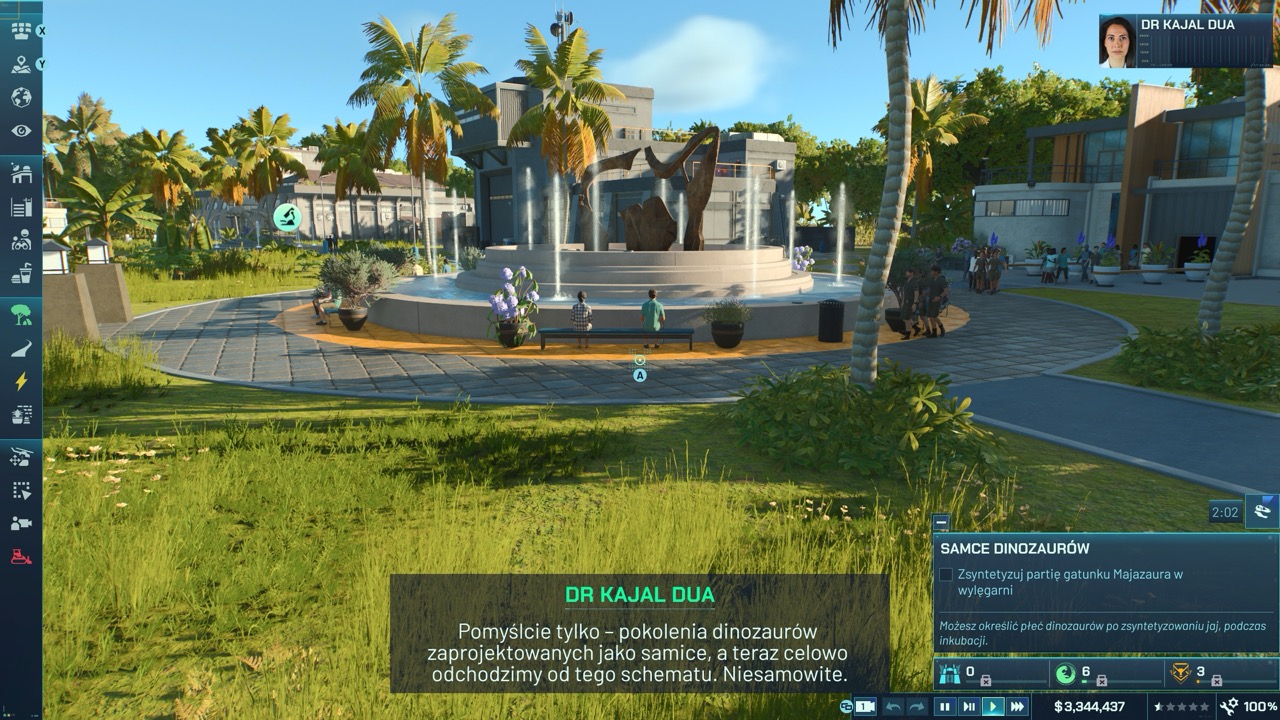Open the food and drink amenities menu
The height and width of the screenshot is (720, 1280).
tap(21, 273)
